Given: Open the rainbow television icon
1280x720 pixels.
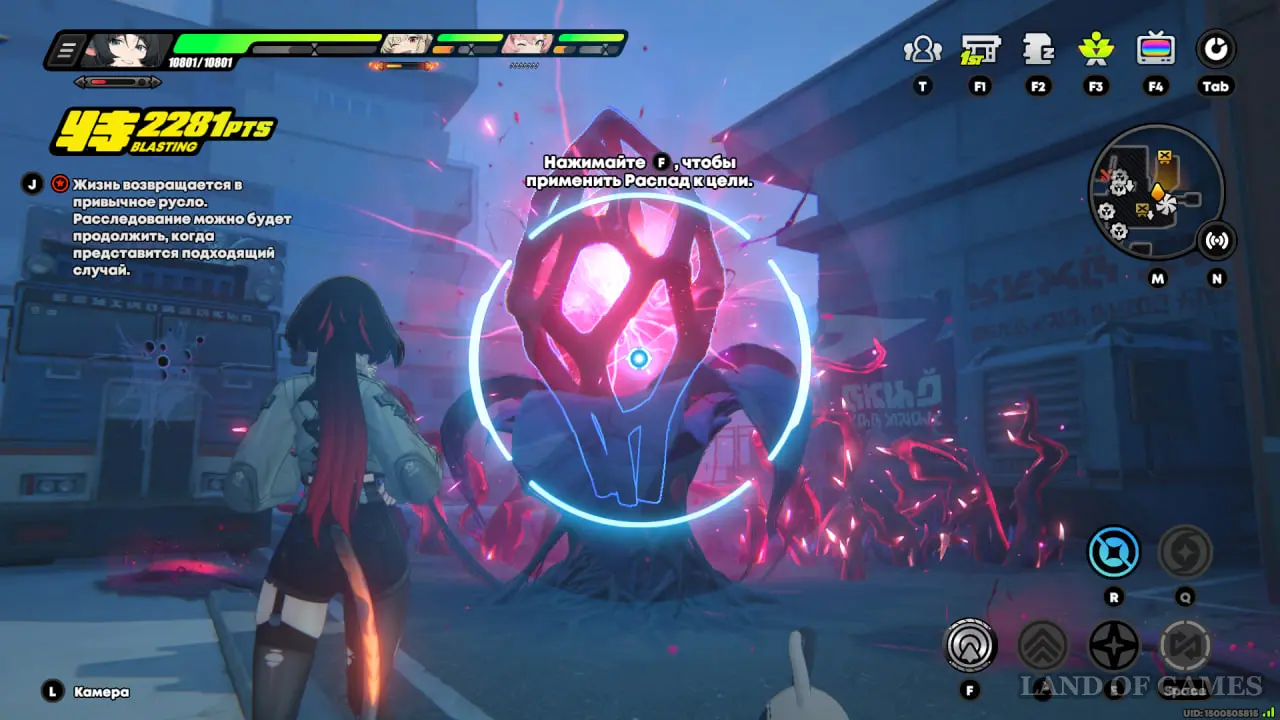Looking at the screenshot, I should point(1156,49).
